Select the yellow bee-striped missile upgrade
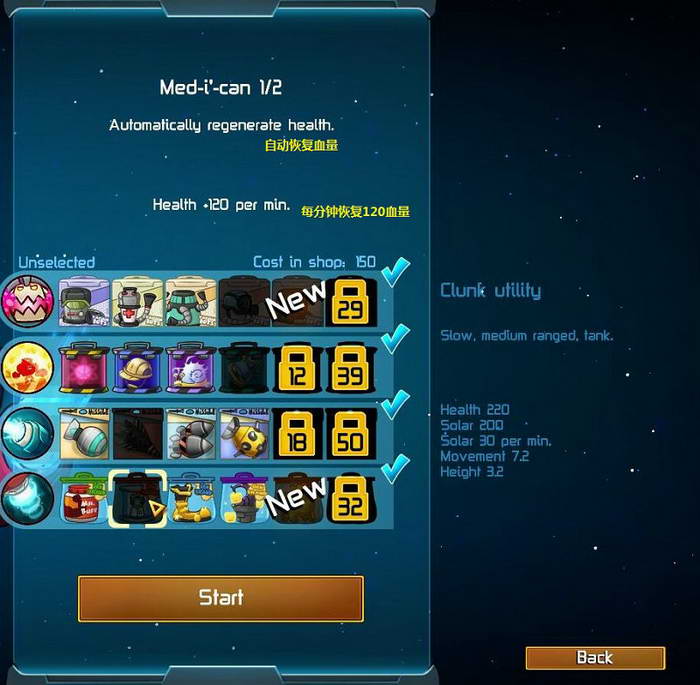The height and width of the screenshot is (685, 700). 245,433
